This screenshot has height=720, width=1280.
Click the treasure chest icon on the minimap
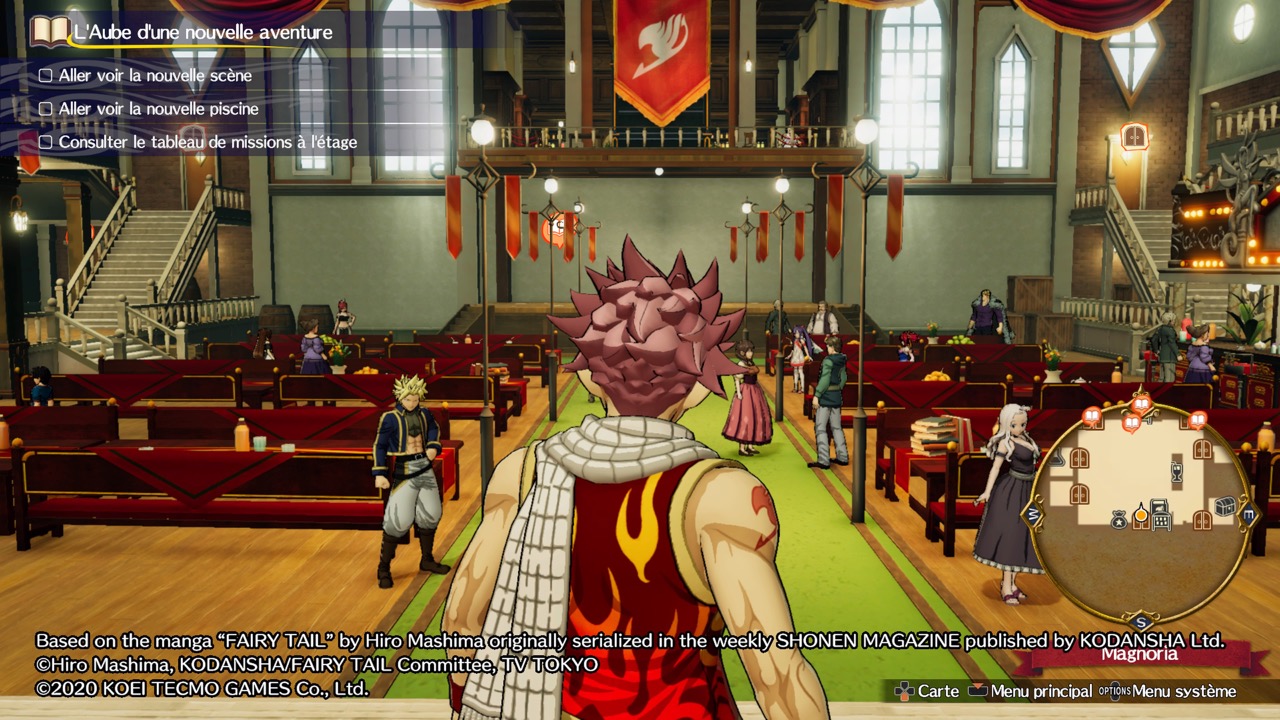pos(1224,507)
